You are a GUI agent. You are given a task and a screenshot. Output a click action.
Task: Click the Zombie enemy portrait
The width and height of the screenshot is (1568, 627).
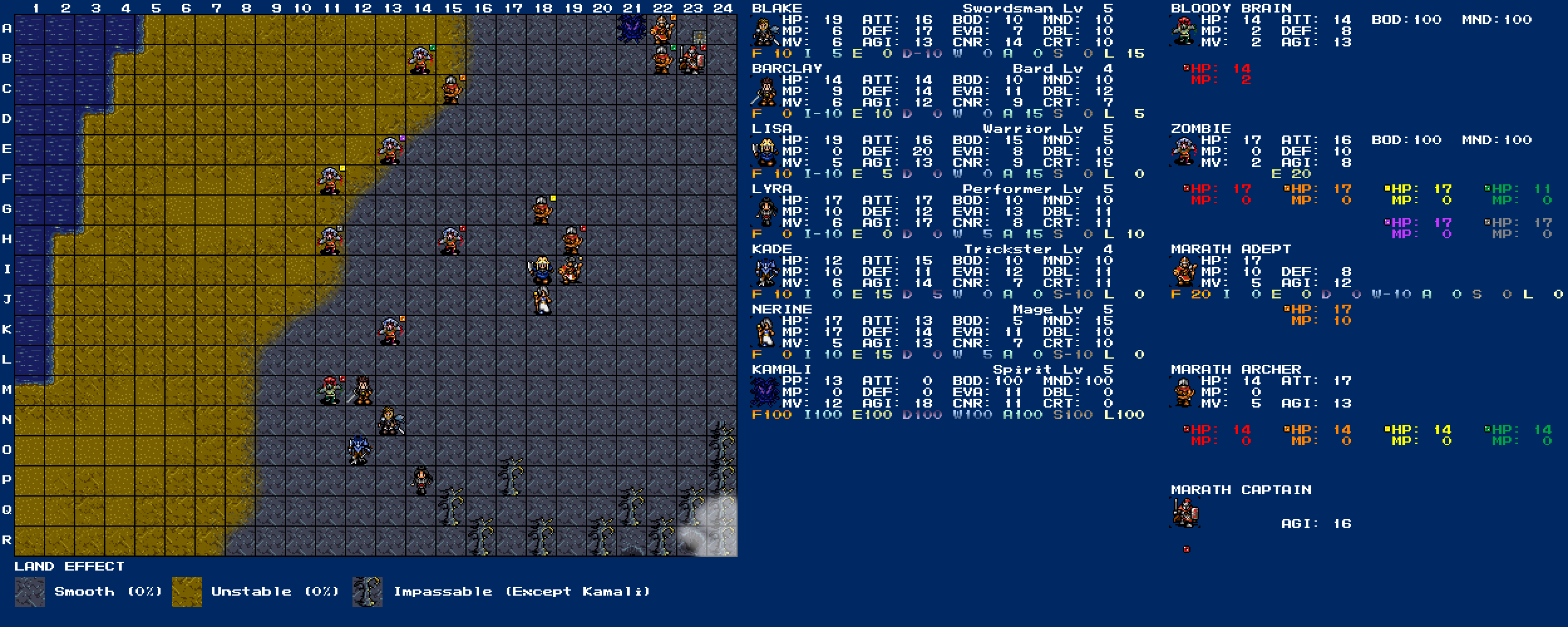coord(1184,152)
